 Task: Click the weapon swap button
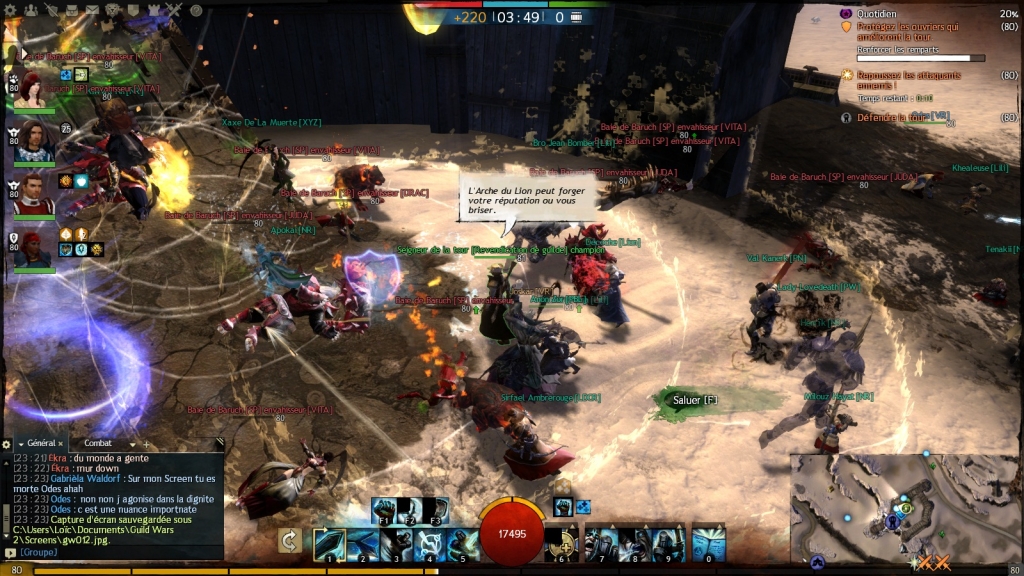click(x=290, y=541)
